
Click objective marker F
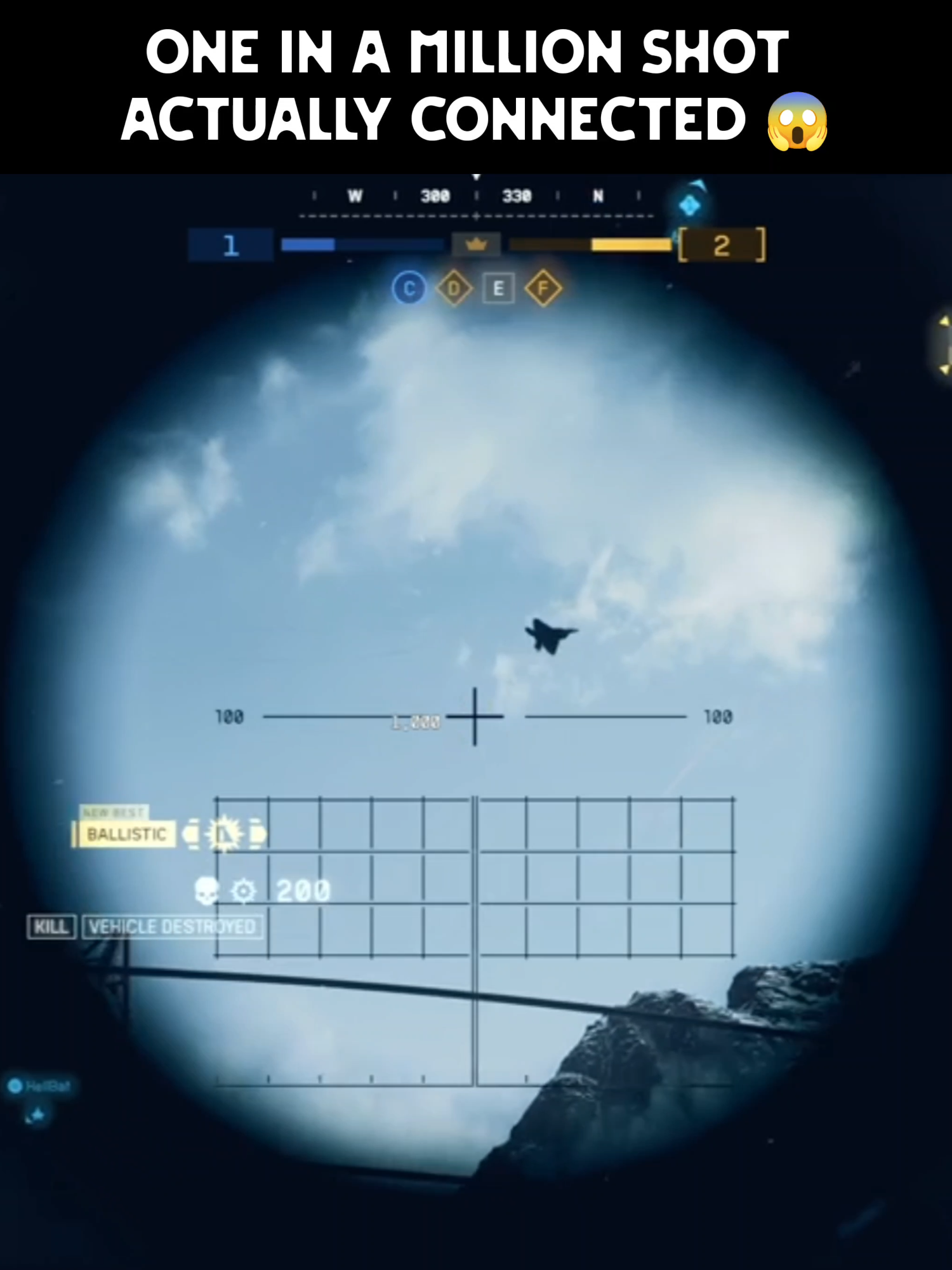[x=543, y=288]
